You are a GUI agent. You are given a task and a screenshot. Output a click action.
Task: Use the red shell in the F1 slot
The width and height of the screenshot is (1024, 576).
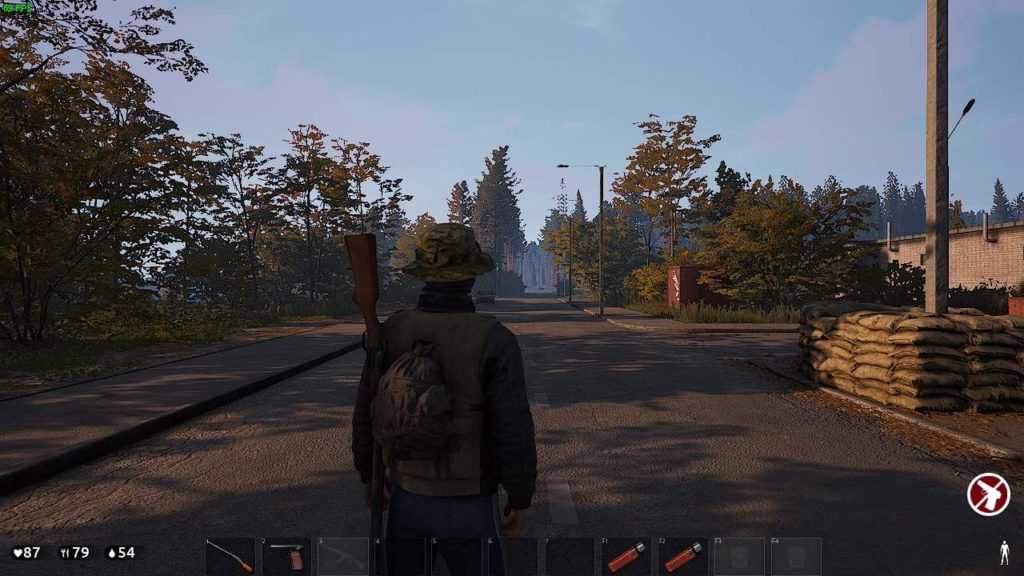(x=626, y=556)
